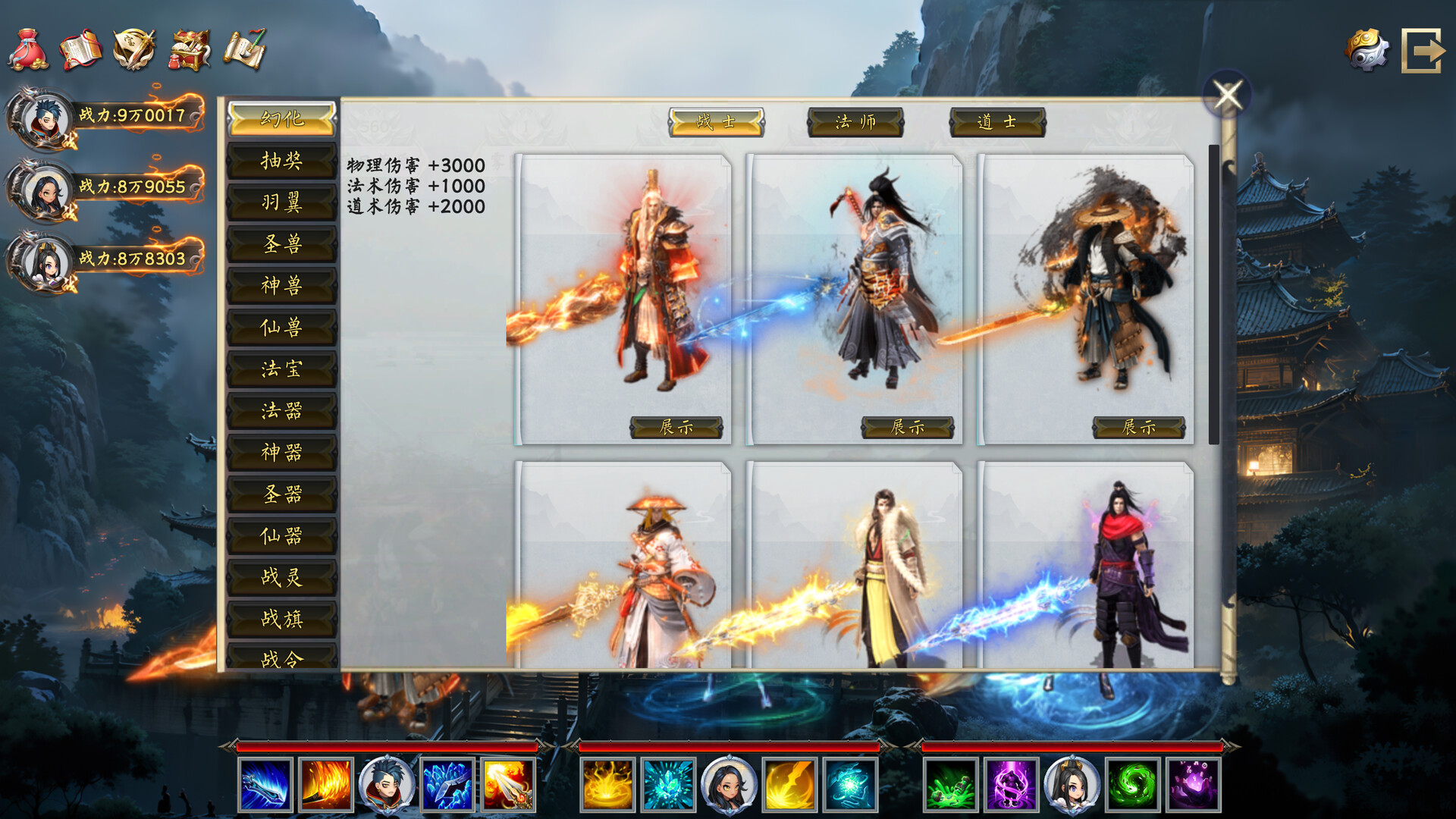The width and height of the screenshot is (1456, 819).
Task: Expand the 法宝 section
Action: click(281, 369)
